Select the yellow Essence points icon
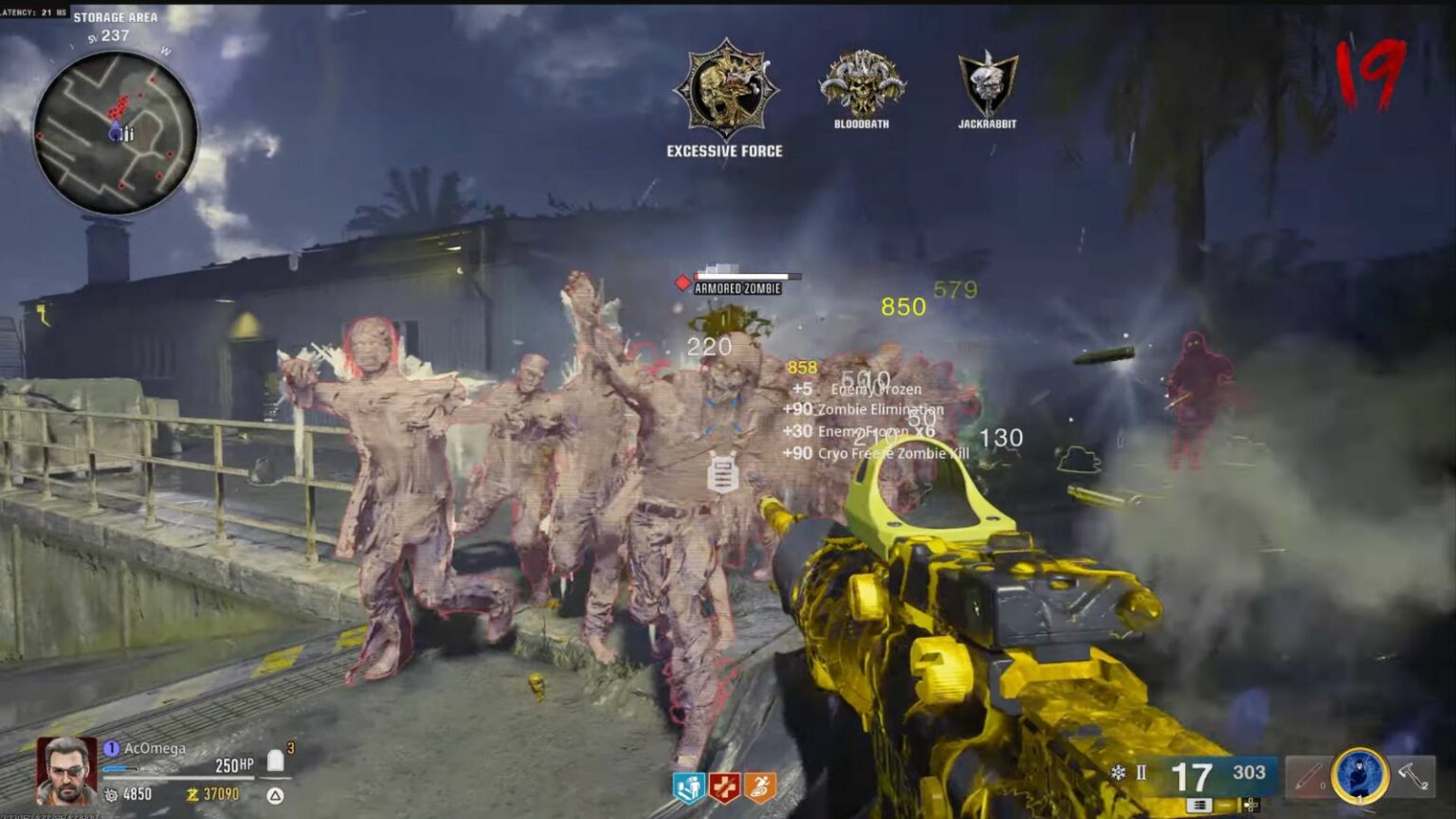The width and height of the screenshot is (1456, 819). [193, 794]
